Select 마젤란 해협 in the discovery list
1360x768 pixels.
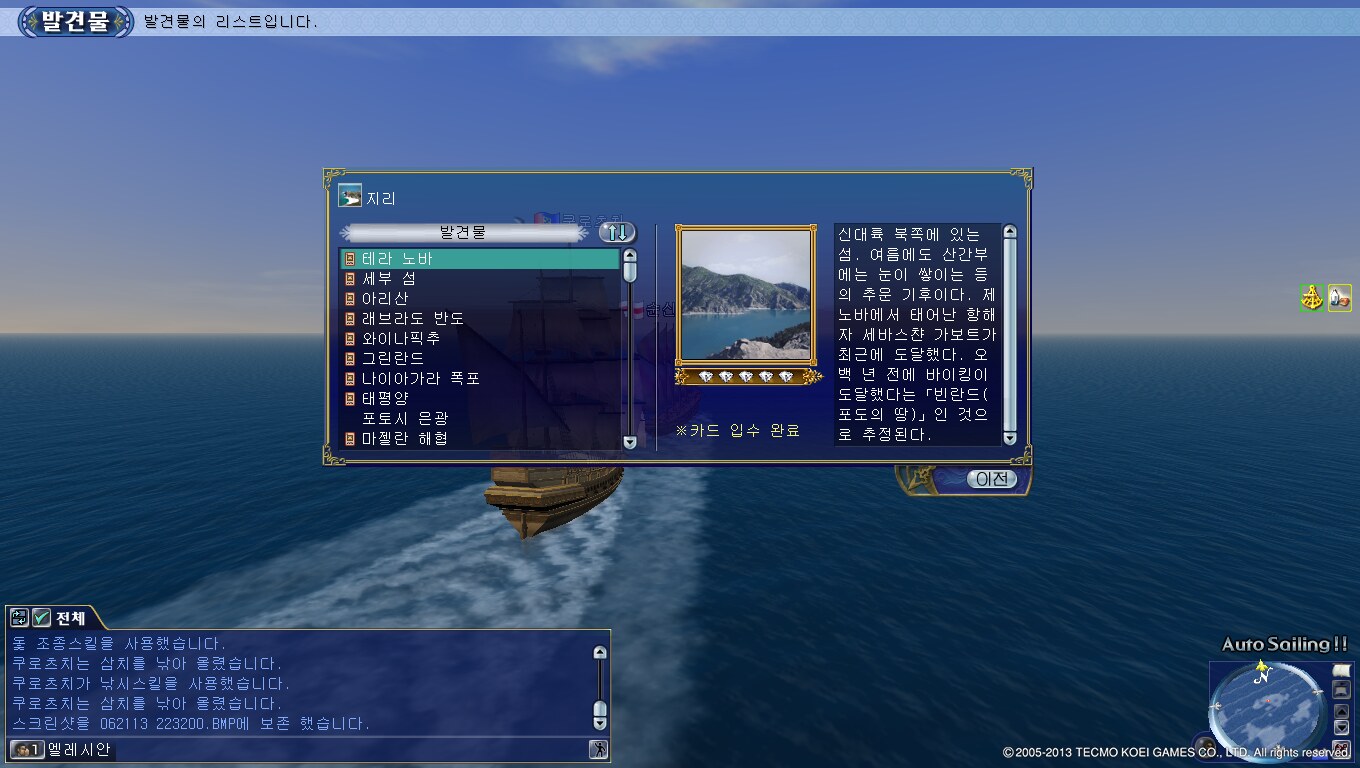[404, 438]
